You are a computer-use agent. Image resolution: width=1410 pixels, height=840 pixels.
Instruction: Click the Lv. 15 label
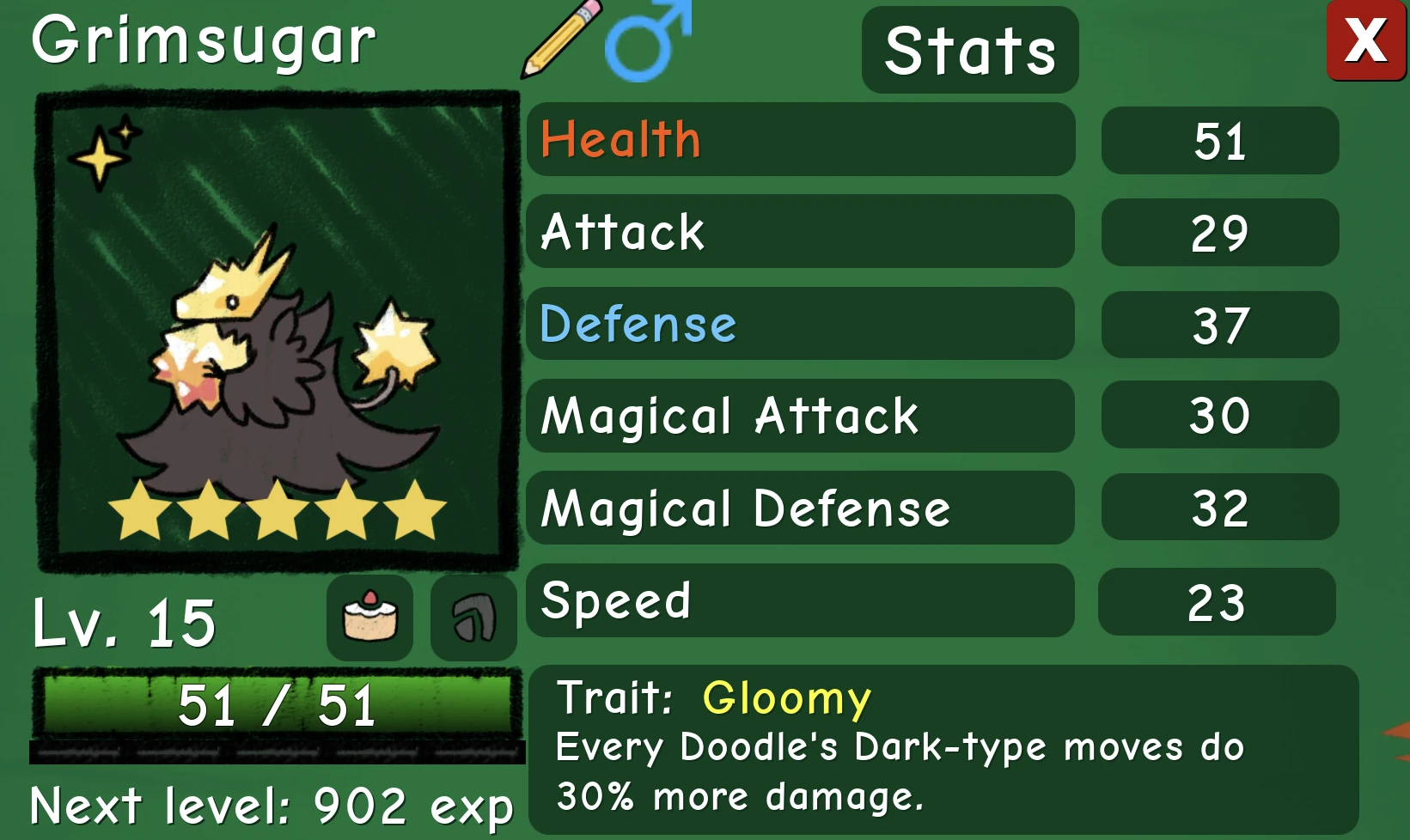(x=123, y=624)
